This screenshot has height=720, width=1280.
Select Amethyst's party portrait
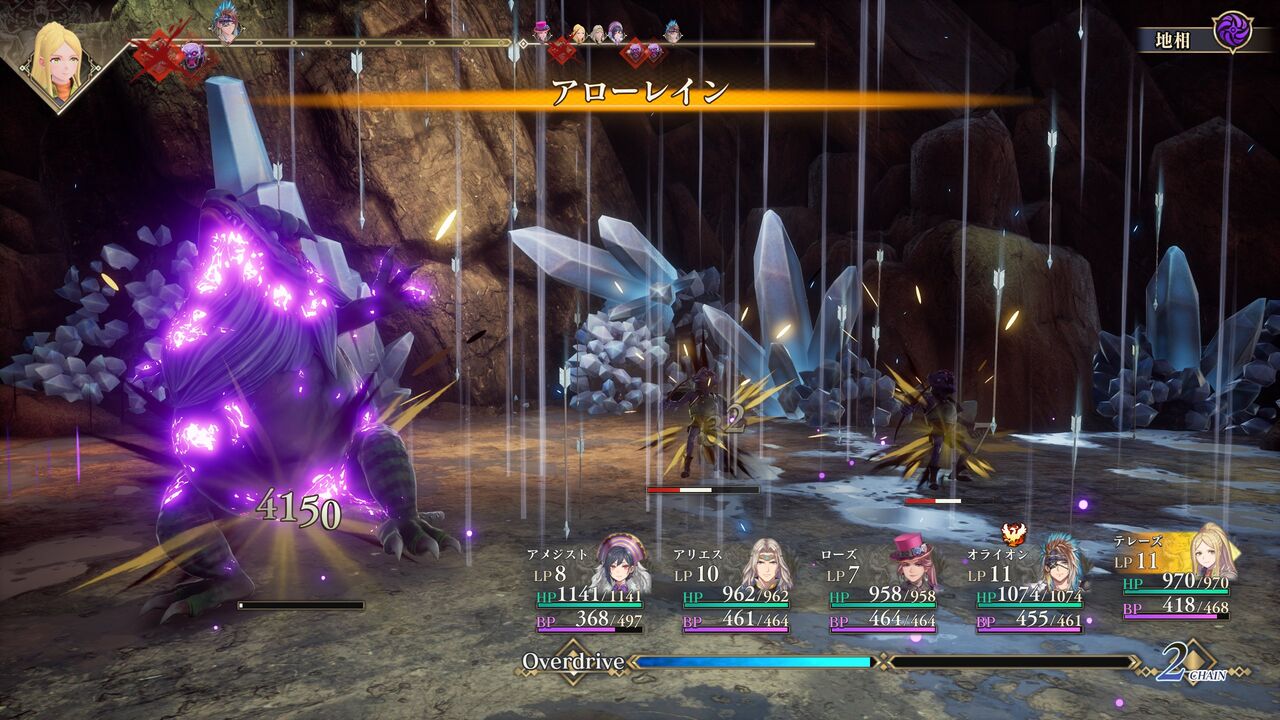(622, 565)
